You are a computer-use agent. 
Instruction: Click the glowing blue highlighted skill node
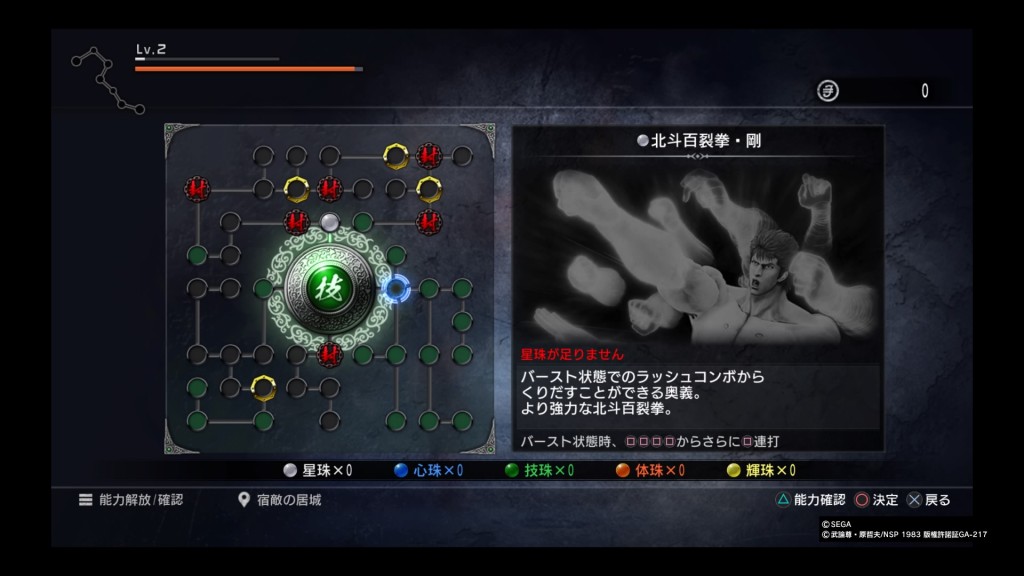396,289
